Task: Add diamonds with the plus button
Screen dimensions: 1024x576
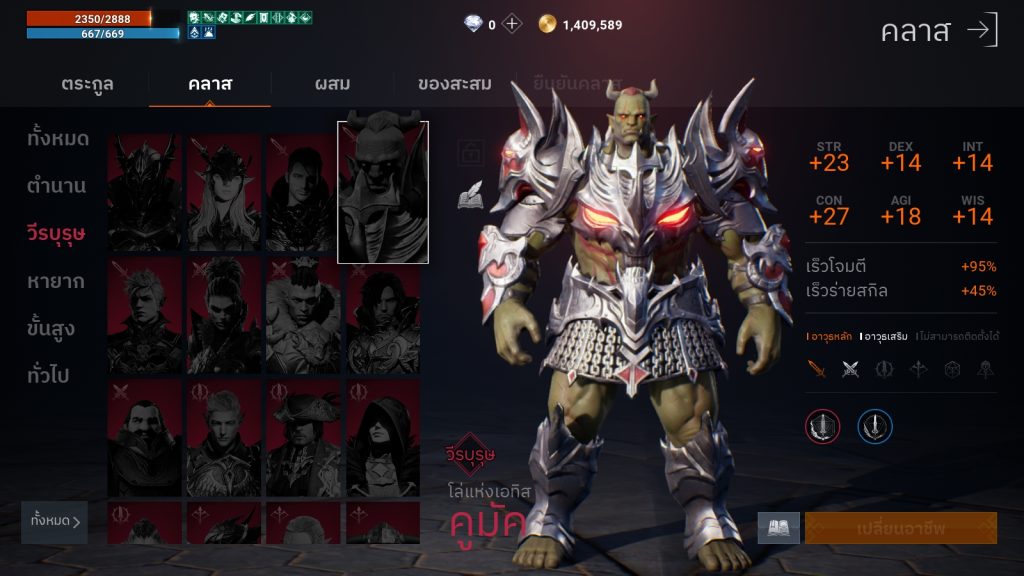Action: 512,24
